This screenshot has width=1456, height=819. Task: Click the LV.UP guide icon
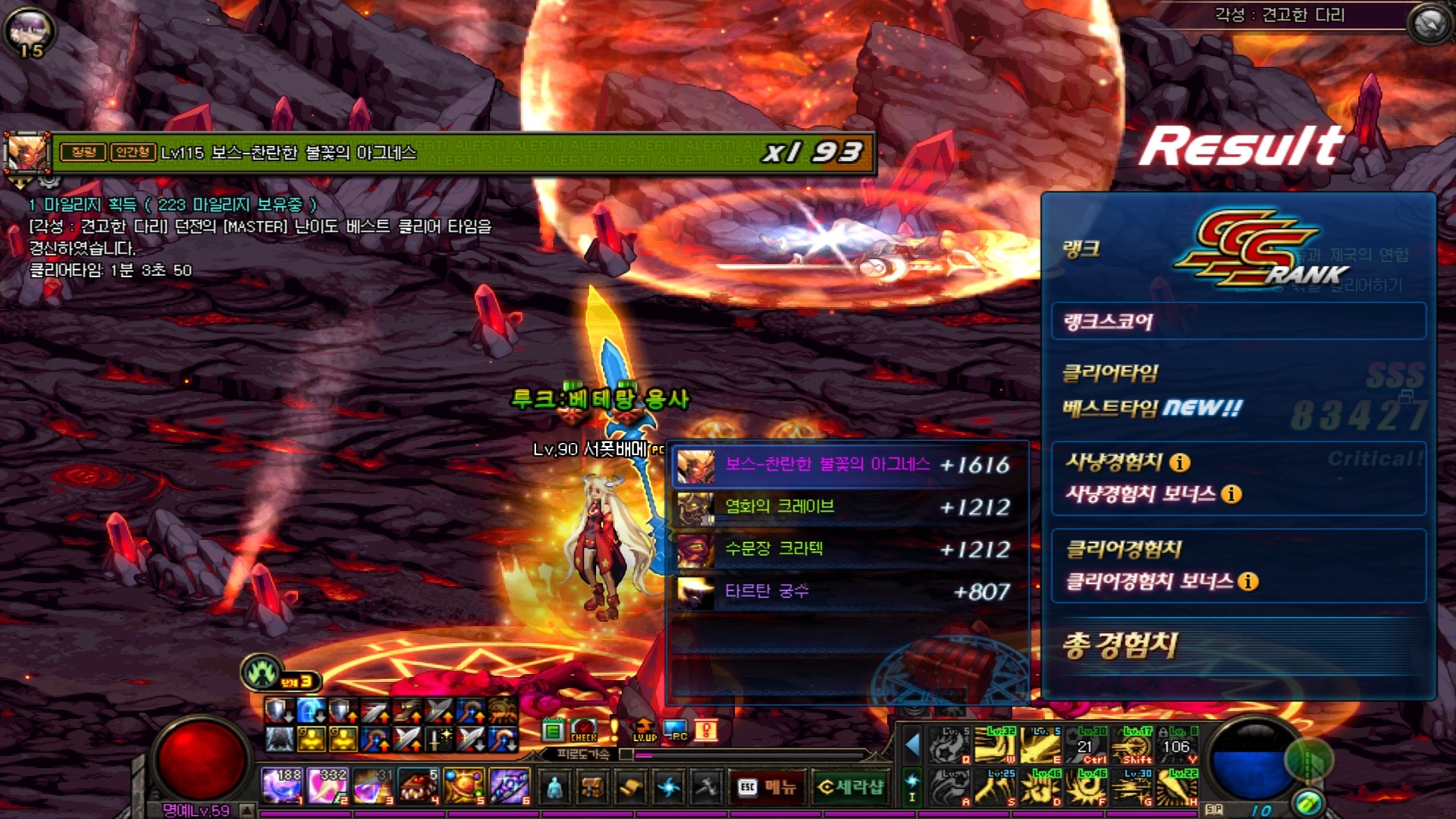644,730
